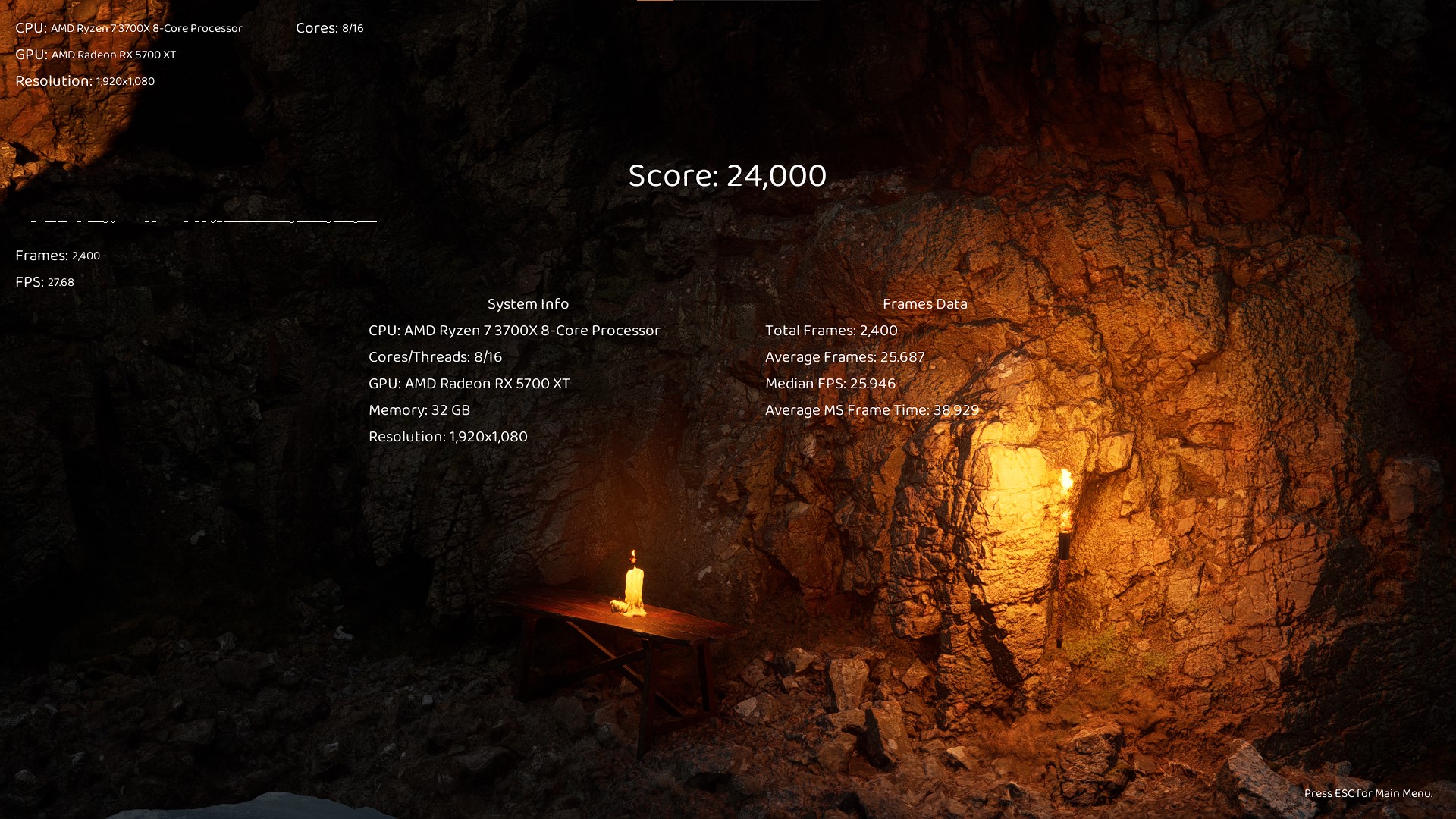1456x819 pixels.
Task: Click the orange progress bar at top
Action: [656, 3]
